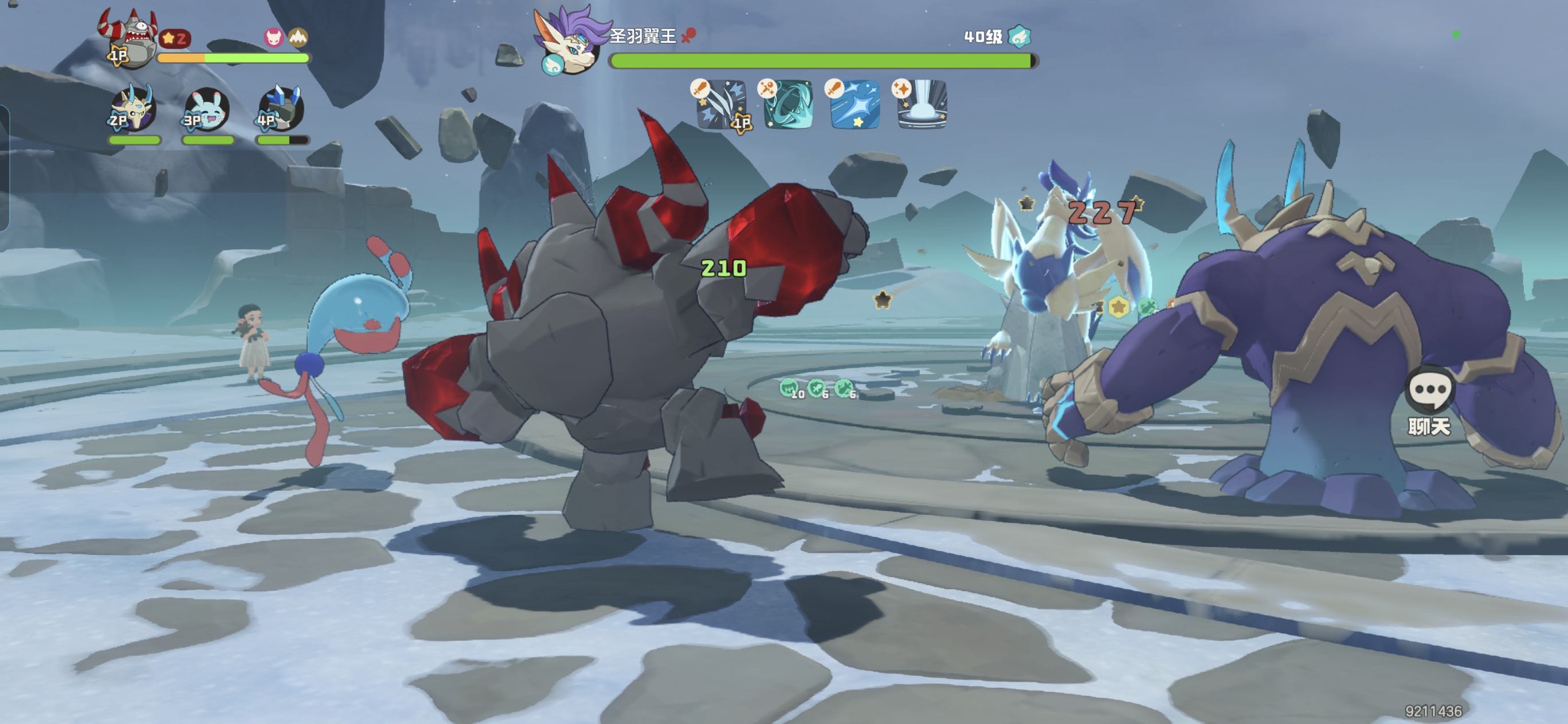Inspect the mountain type icon near 1P

(x=297, y=38)
